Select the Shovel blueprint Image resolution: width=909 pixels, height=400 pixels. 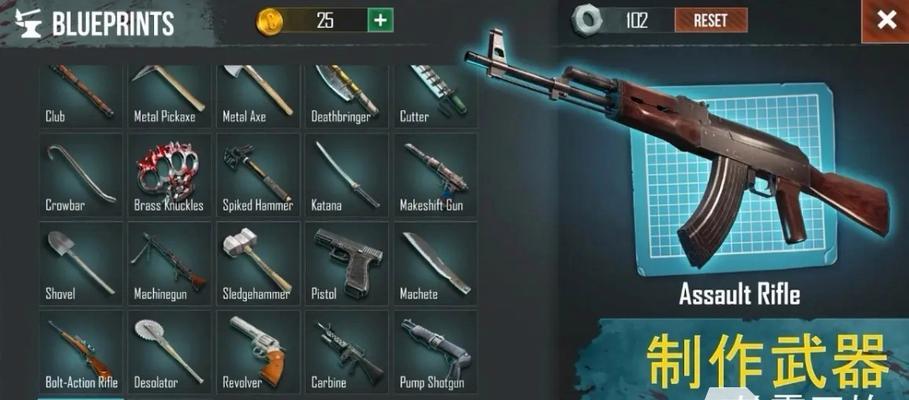click(81, 264)
